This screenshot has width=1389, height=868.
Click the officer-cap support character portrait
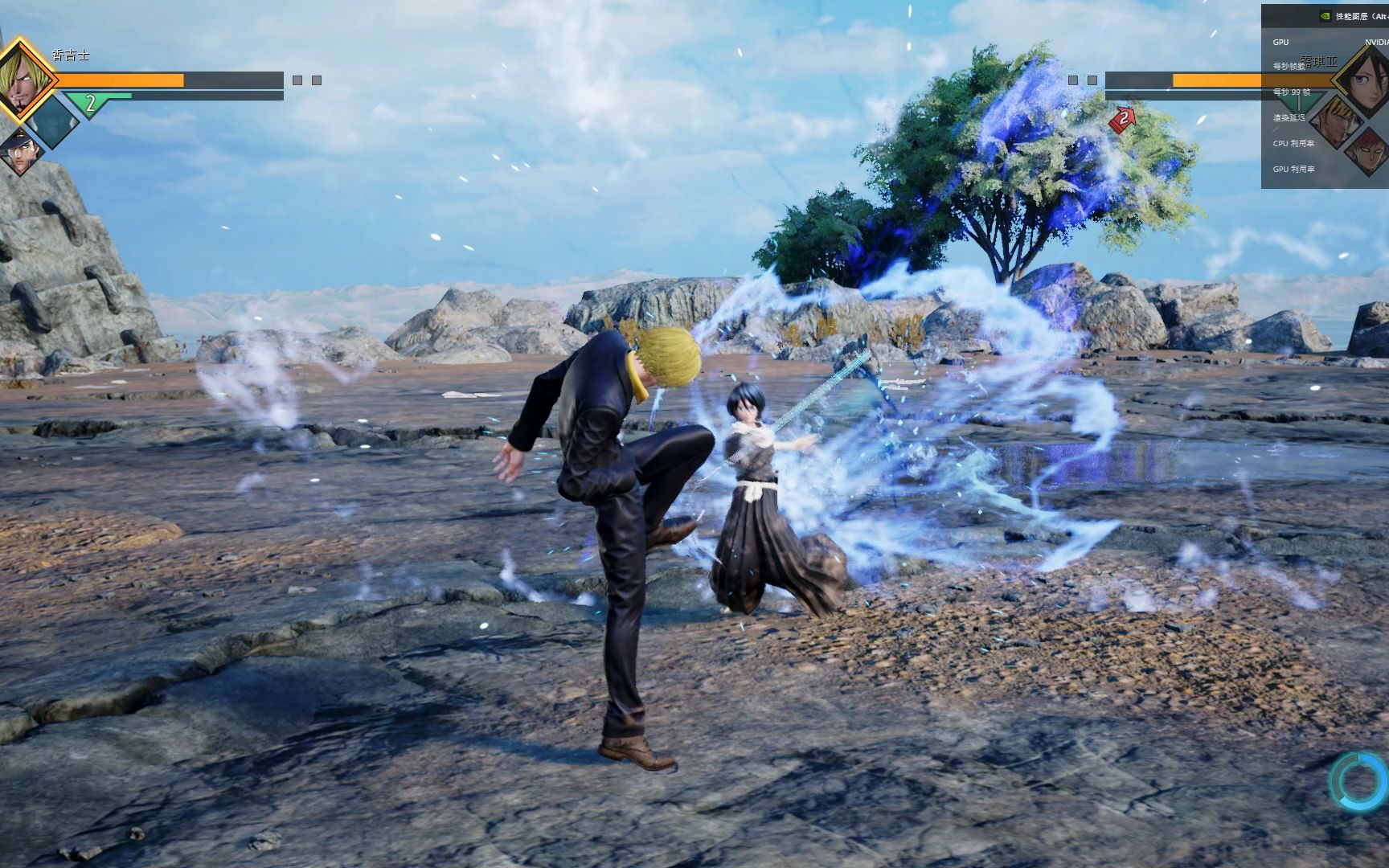(x=21, y=153)
